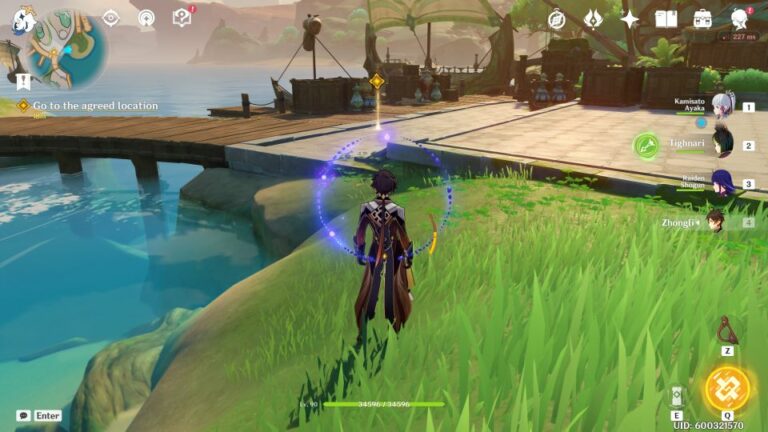Use the hook-shaped gadget icon

(x=727, y=329)
